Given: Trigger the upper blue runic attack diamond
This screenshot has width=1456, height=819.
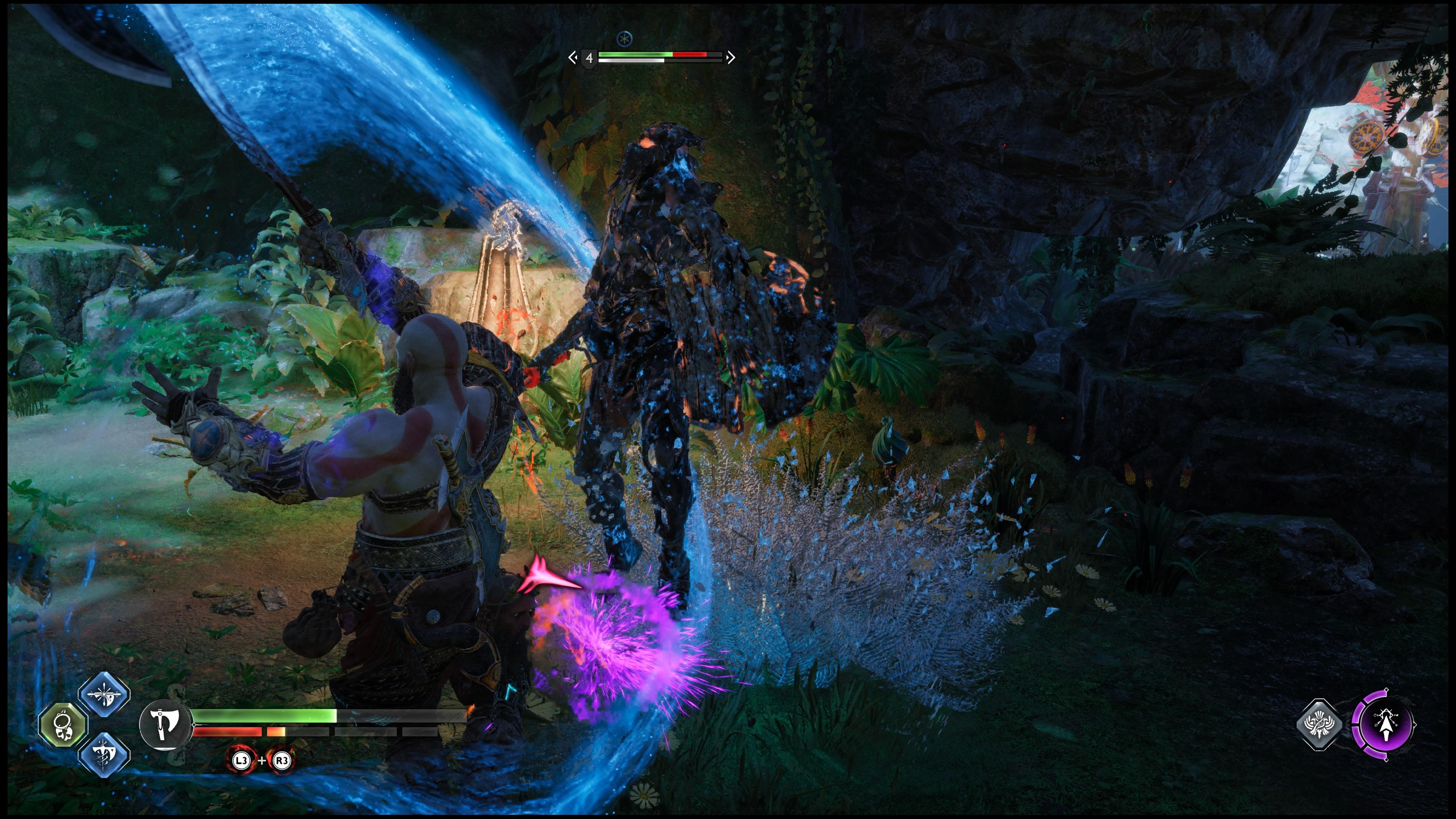Looking at the screenshot, I should pyautogui.click(x=104, y=694).
